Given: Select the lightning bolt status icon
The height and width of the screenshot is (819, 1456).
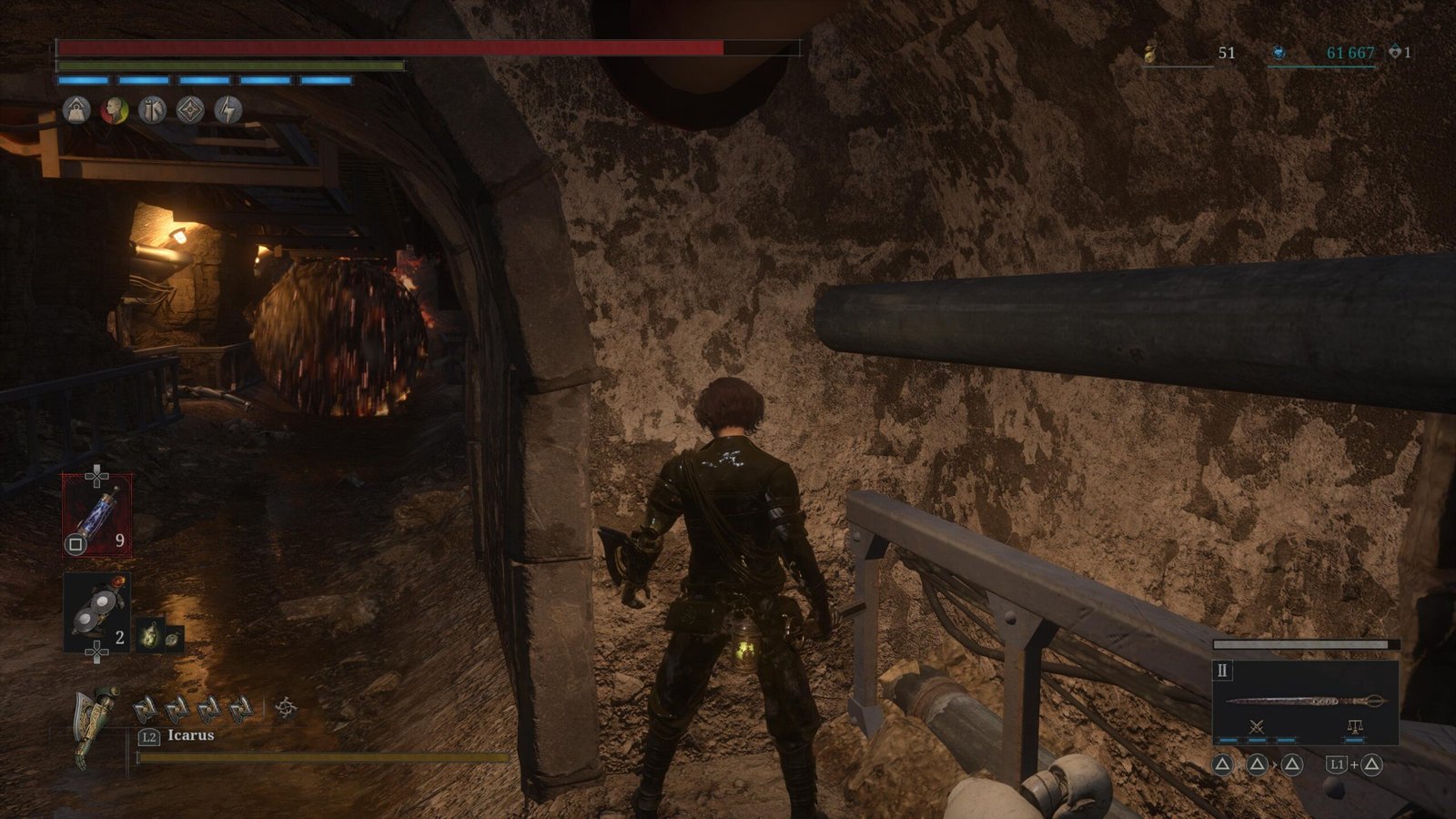Looking at the screenshot, I should point(227,110).
